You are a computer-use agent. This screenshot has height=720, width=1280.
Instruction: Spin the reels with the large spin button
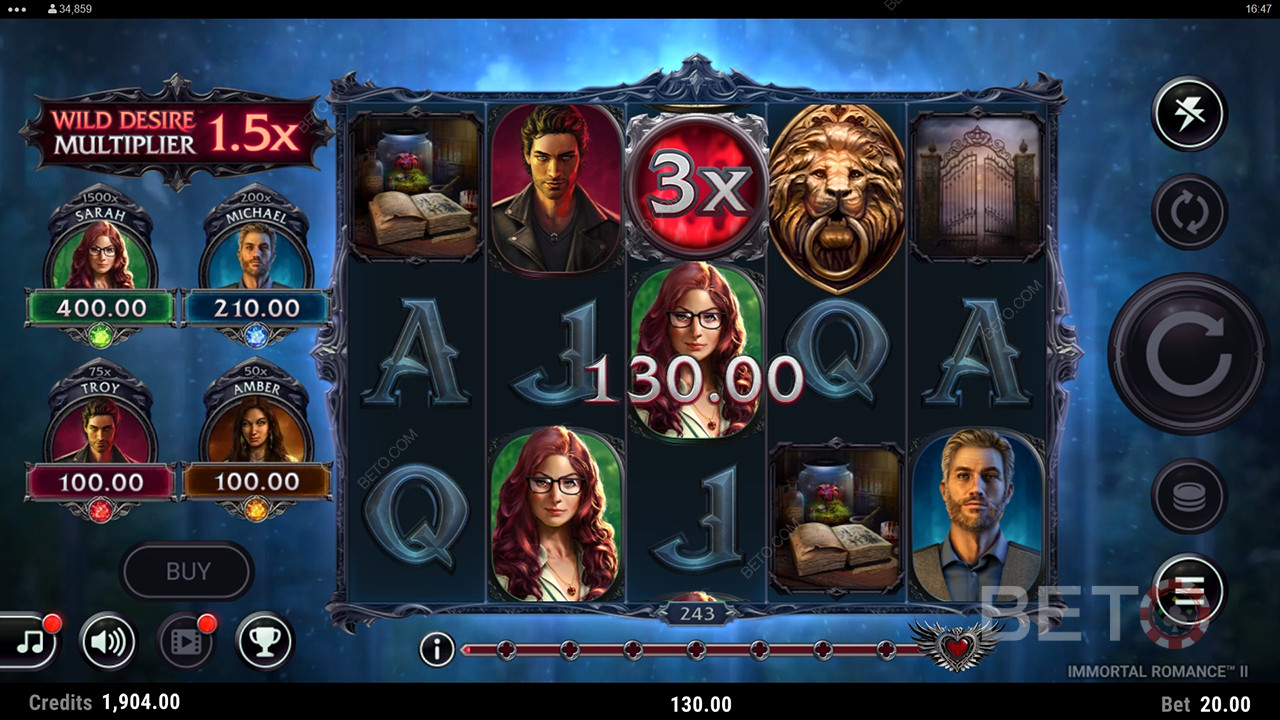(1187, 353)
